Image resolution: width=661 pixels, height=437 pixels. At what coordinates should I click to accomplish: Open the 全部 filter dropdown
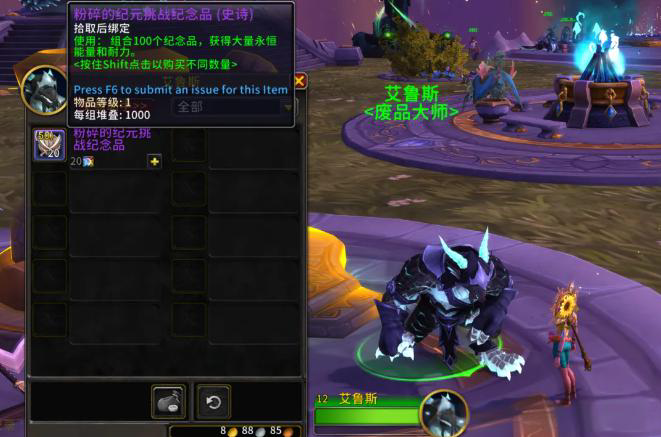point(234,106)
